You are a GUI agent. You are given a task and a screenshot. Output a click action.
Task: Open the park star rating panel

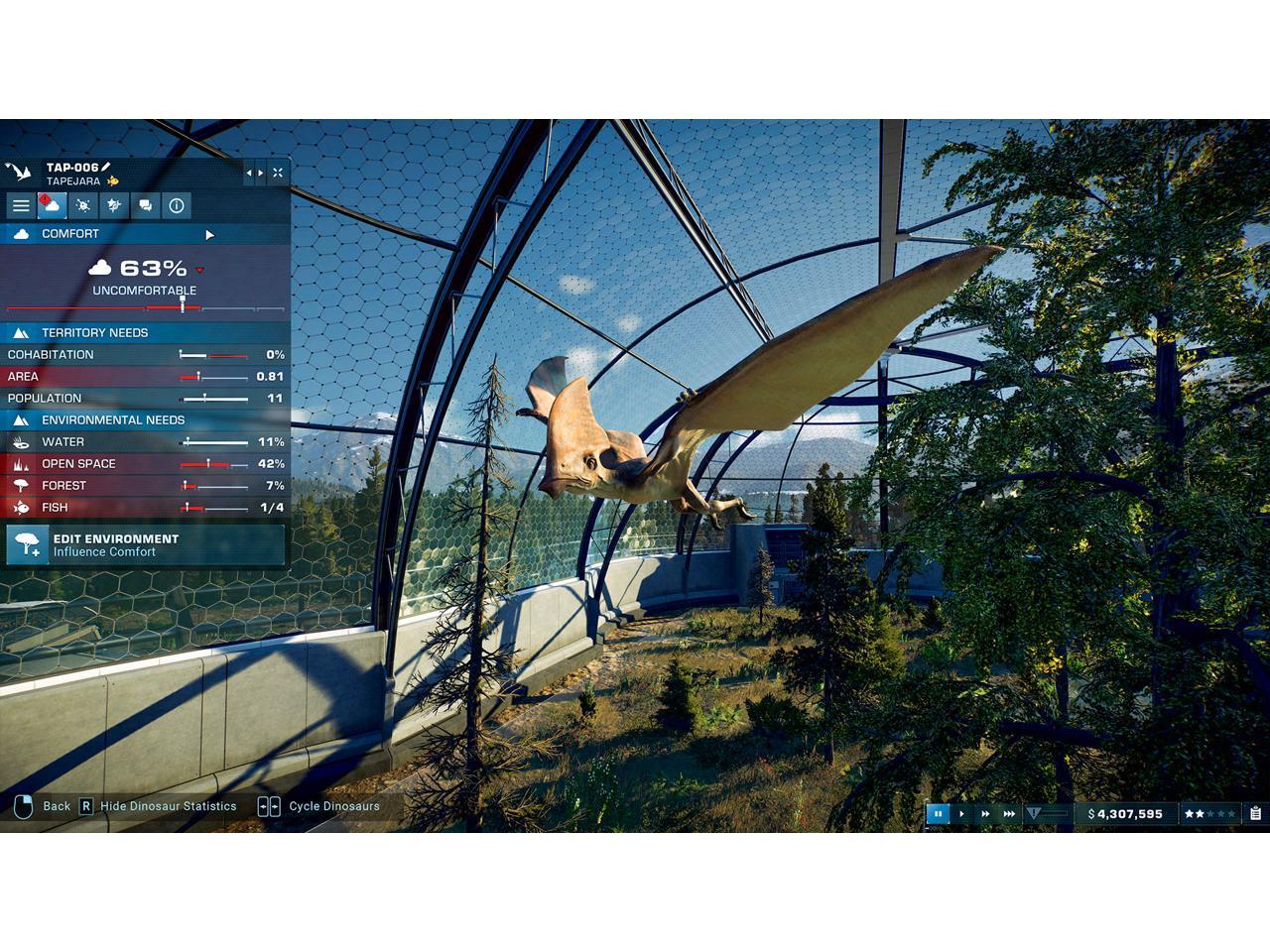point(1209,814)
